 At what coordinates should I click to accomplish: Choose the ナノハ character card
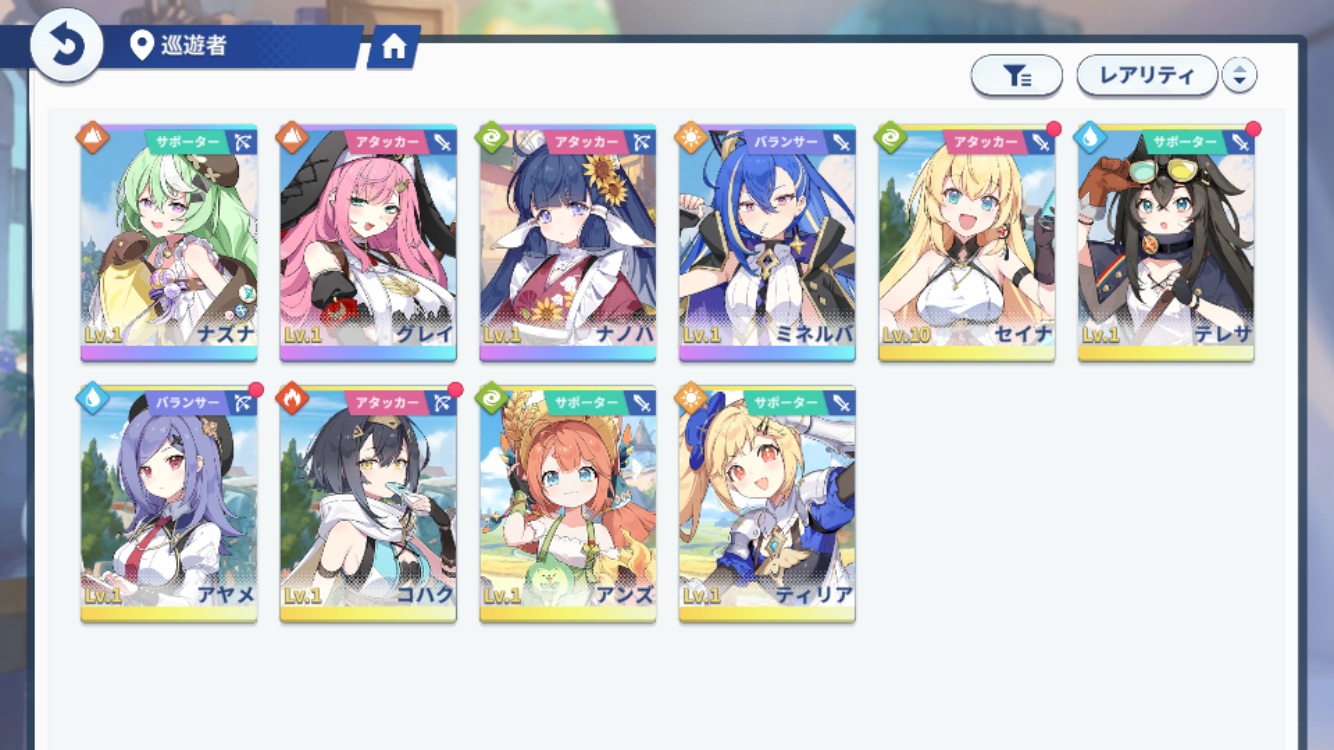(568, 242)
